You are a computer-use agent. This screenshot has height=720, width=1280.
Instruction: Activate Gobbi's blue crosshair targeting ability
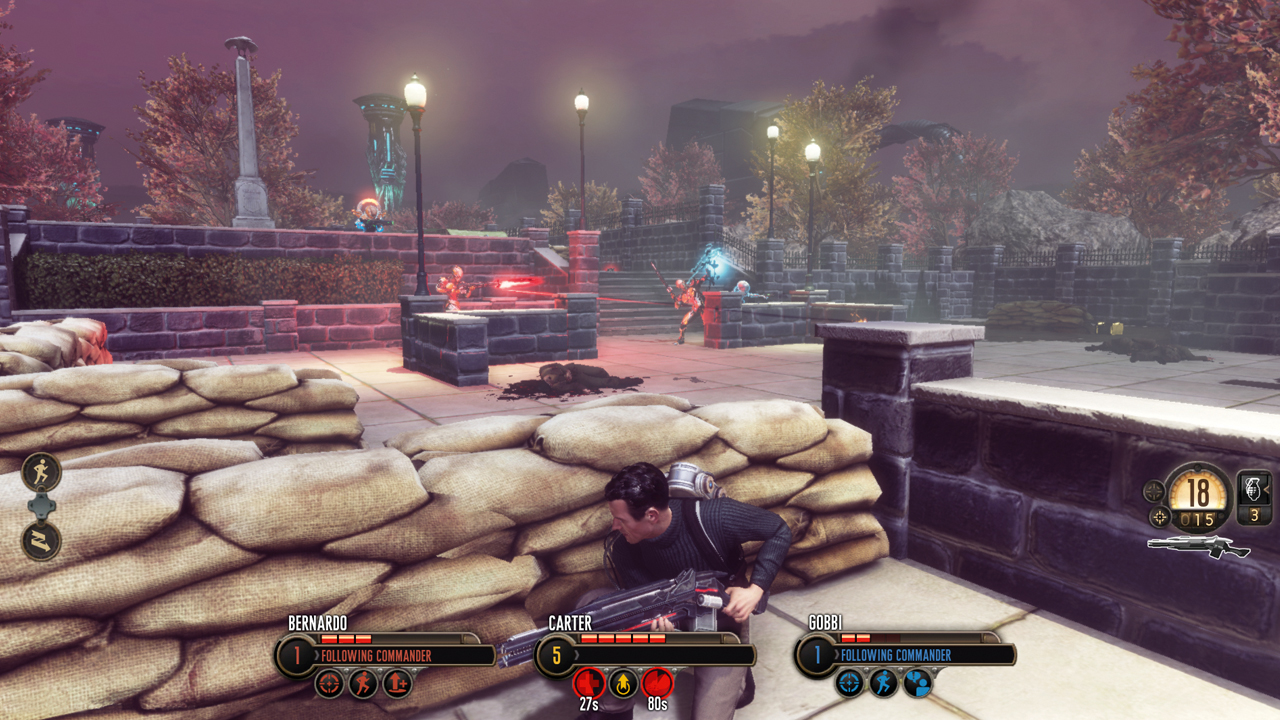click(850, 683)
